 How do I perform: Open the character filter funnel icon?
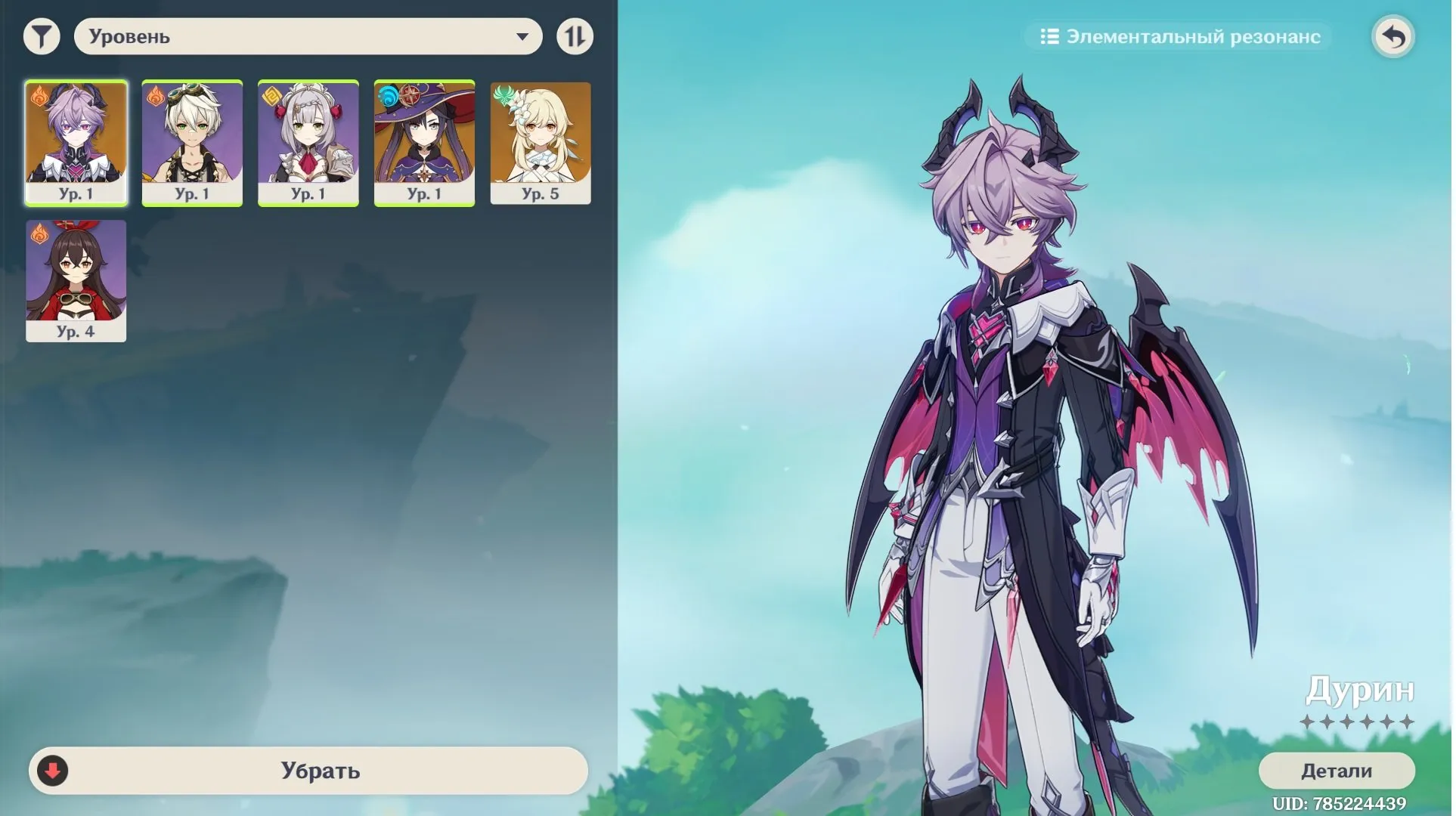(42, 36)
